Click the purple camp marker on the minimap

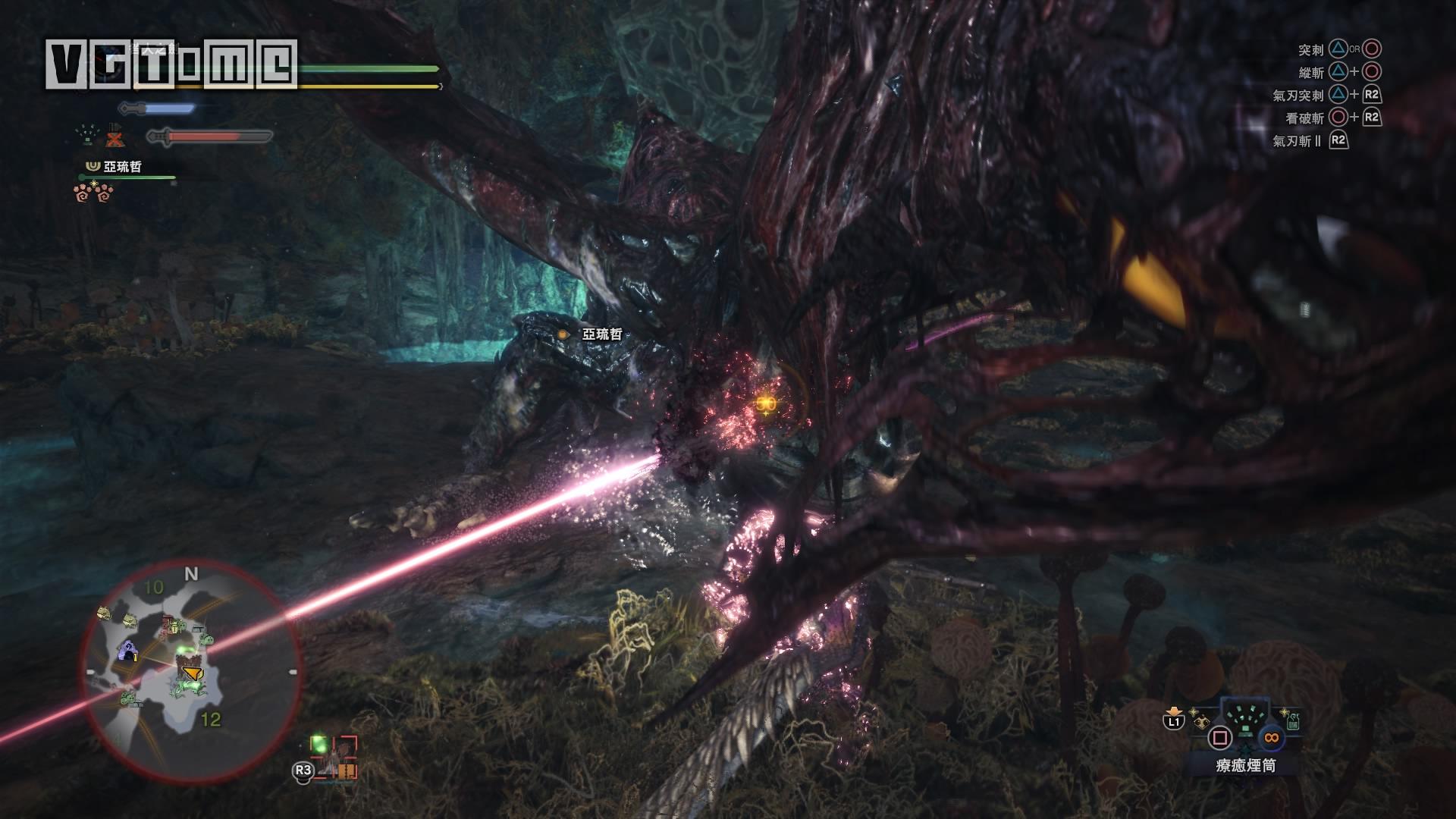tap(128, 651)
